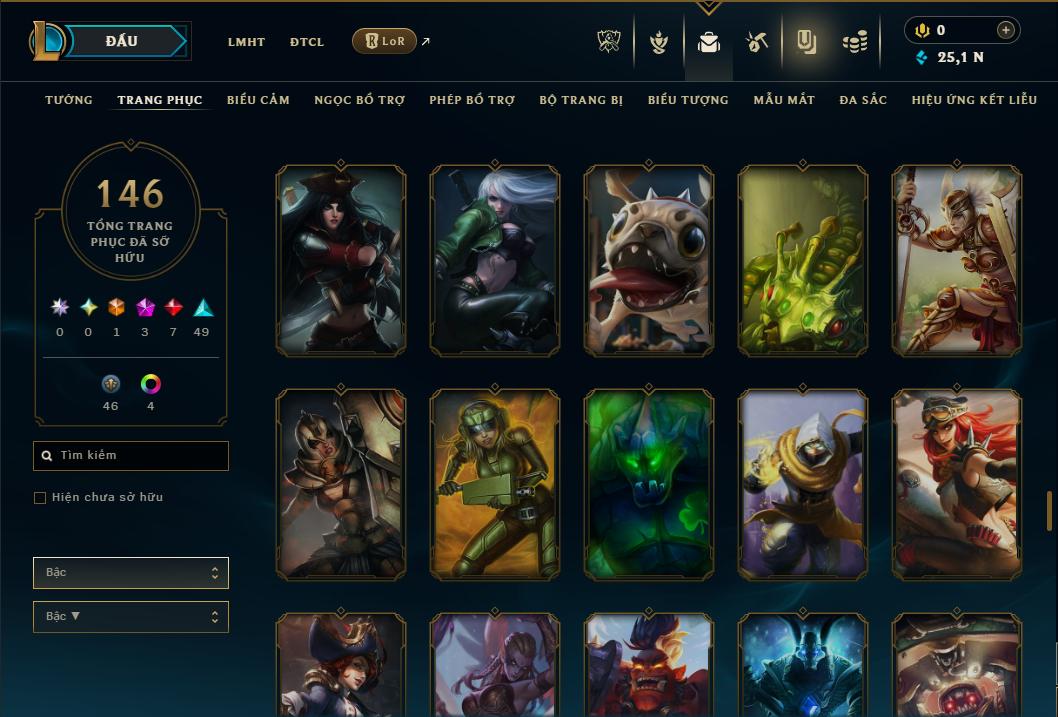
Task: Add RP with the plus button
Action: [x=1005, y=30]
